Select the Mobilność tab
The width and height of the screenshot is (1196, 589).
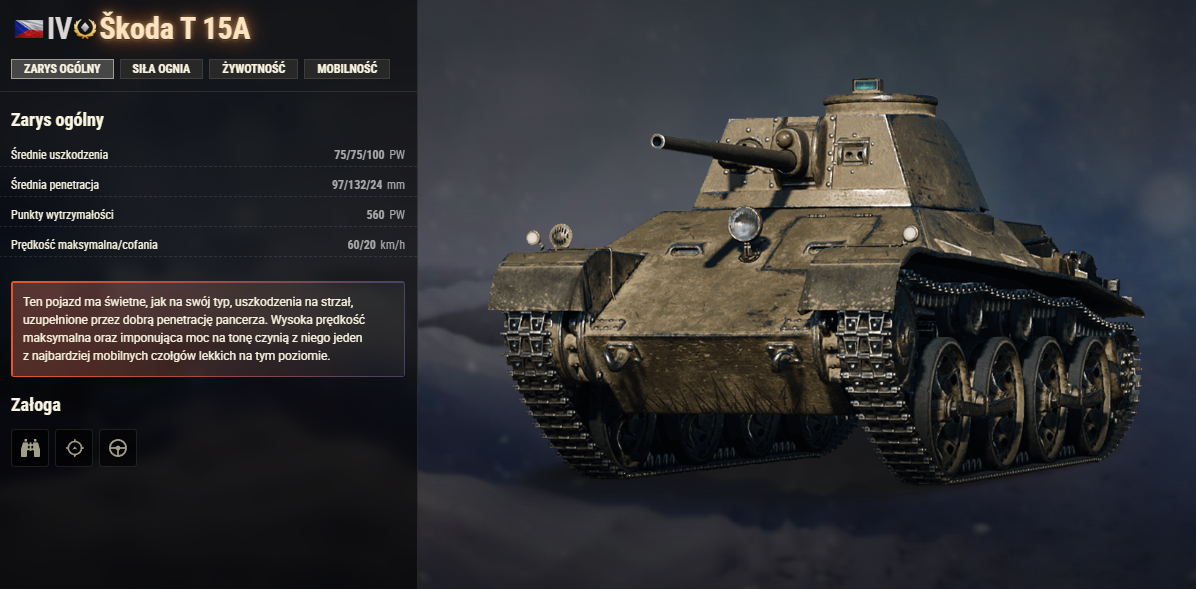point(347,69)
